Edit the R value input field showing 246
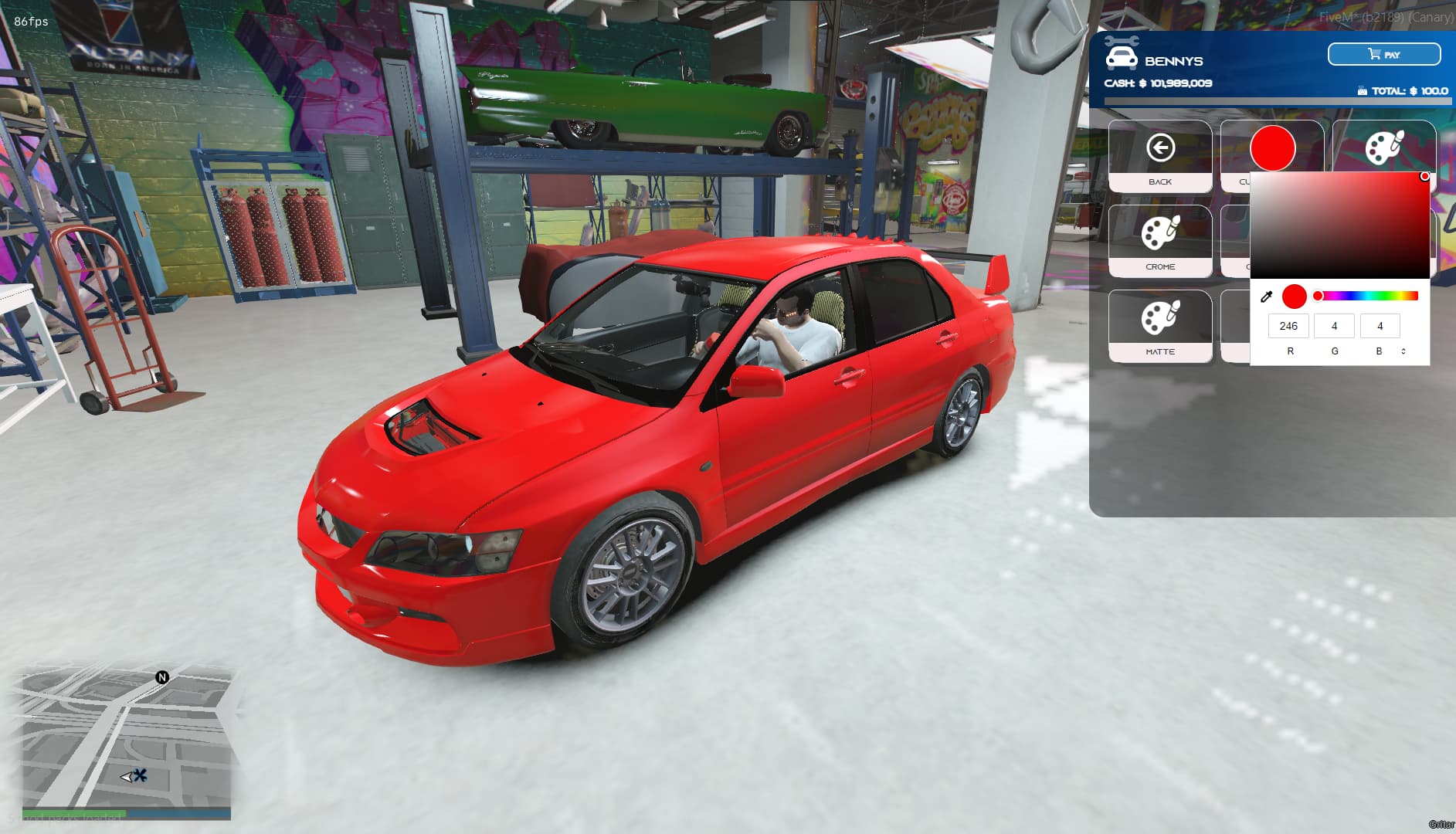This screenshot has height=834, width=1456. (x=1288, y=326)
